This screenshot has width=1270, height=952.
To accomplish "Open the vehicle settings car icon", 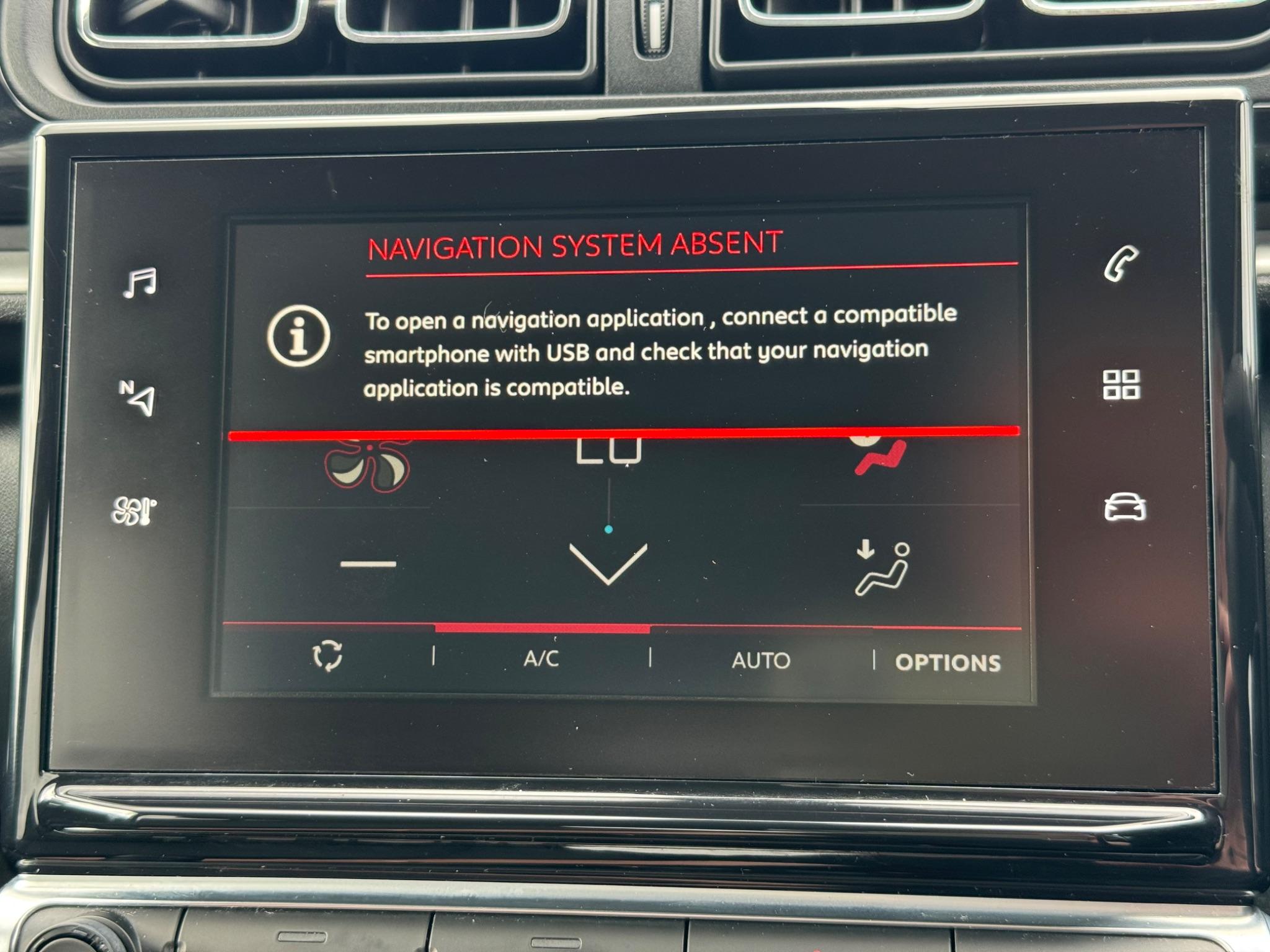I will coord(1125,507).
